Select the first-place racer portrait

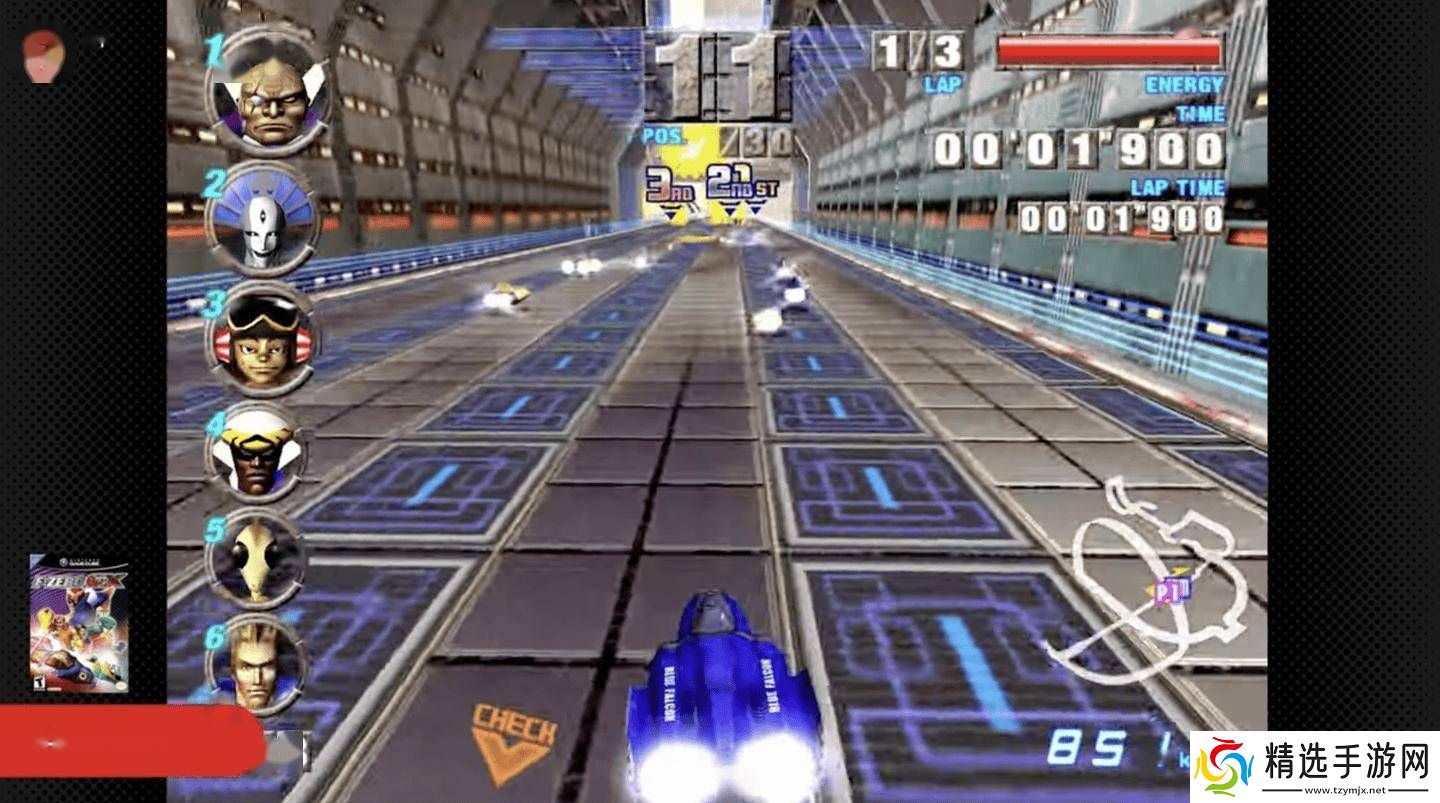(268, 95)
